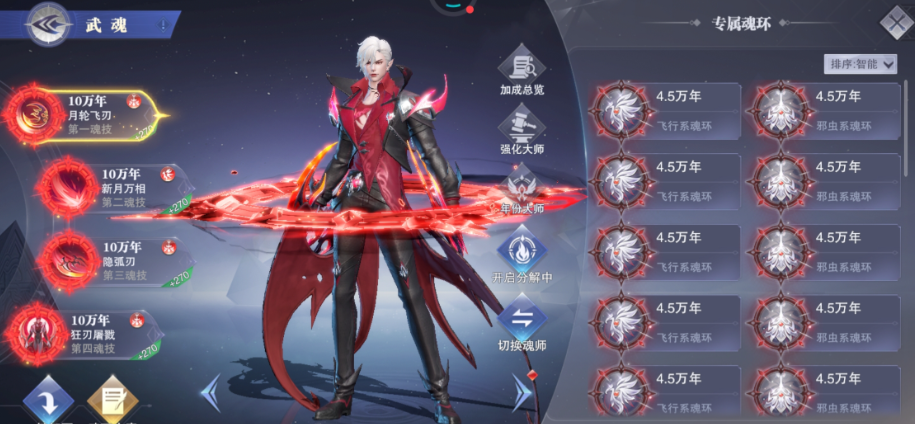Screen dimensions: 915x424
Task: Open the 排序:智能 sort dropdown
Action: coord(861,64)
